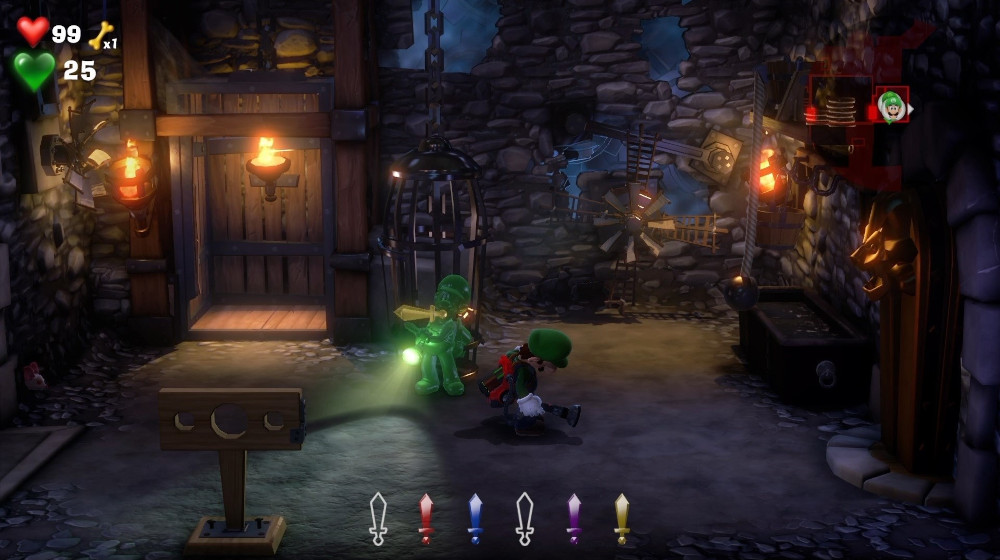Select the purple sword icon
This screenshot has width=1000, height=560.
574,517
